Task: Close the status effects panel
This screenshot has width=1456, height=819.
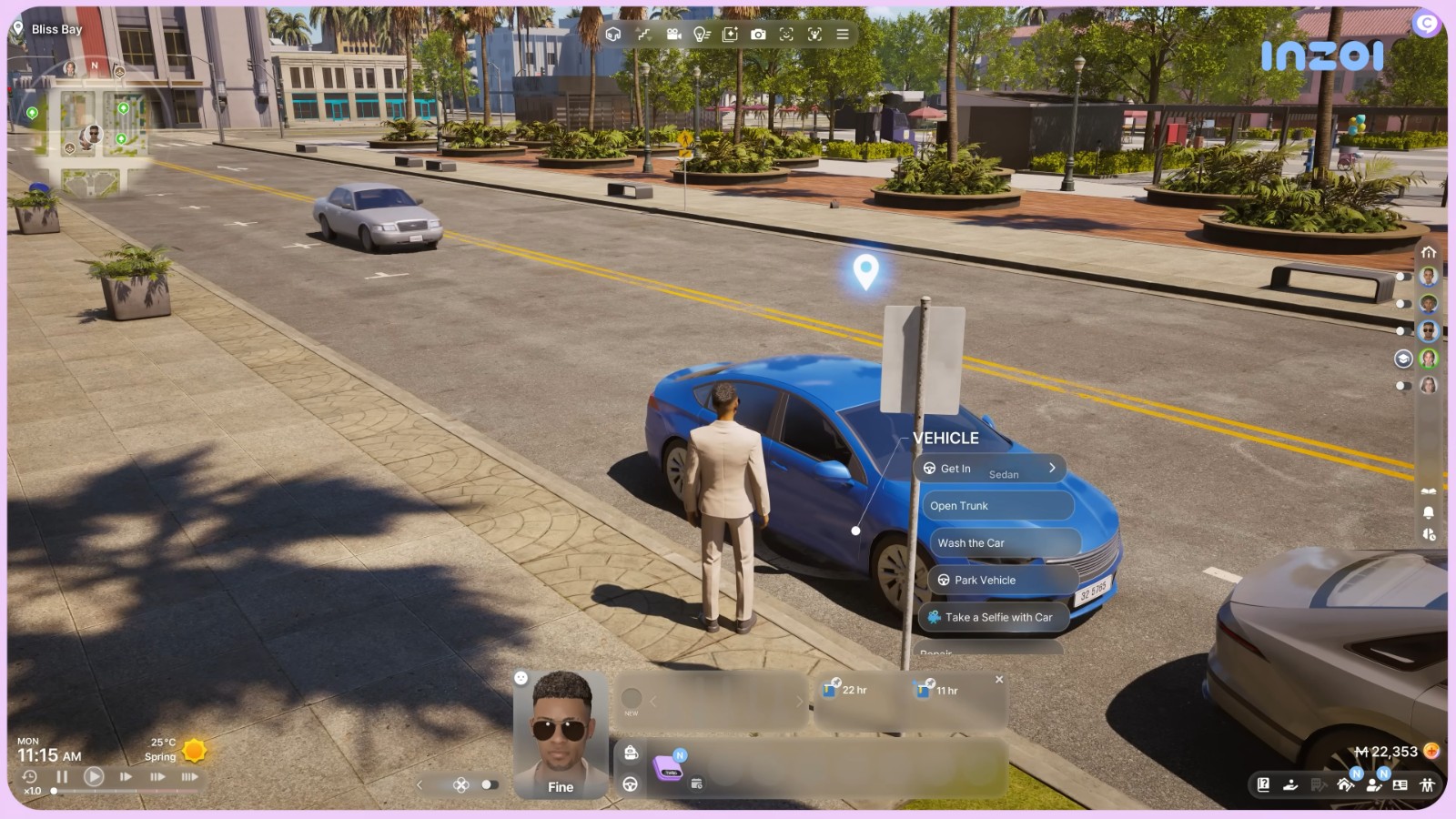Action: (x=999, y=680)
